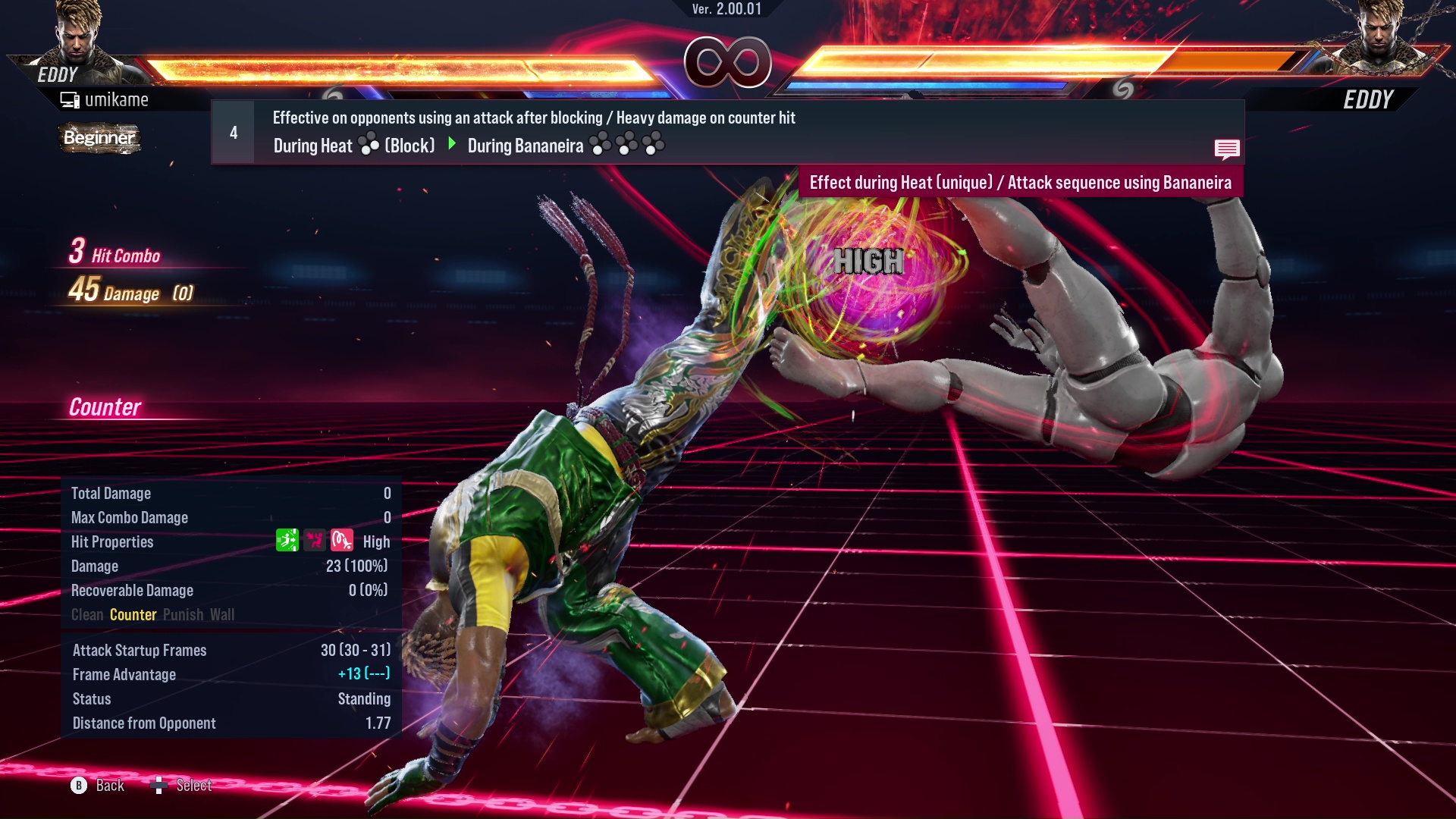Image resolution: width=1456 pixels, height=819 pixels.
Task: Select the green launch hit property icon
Action: 287,541
